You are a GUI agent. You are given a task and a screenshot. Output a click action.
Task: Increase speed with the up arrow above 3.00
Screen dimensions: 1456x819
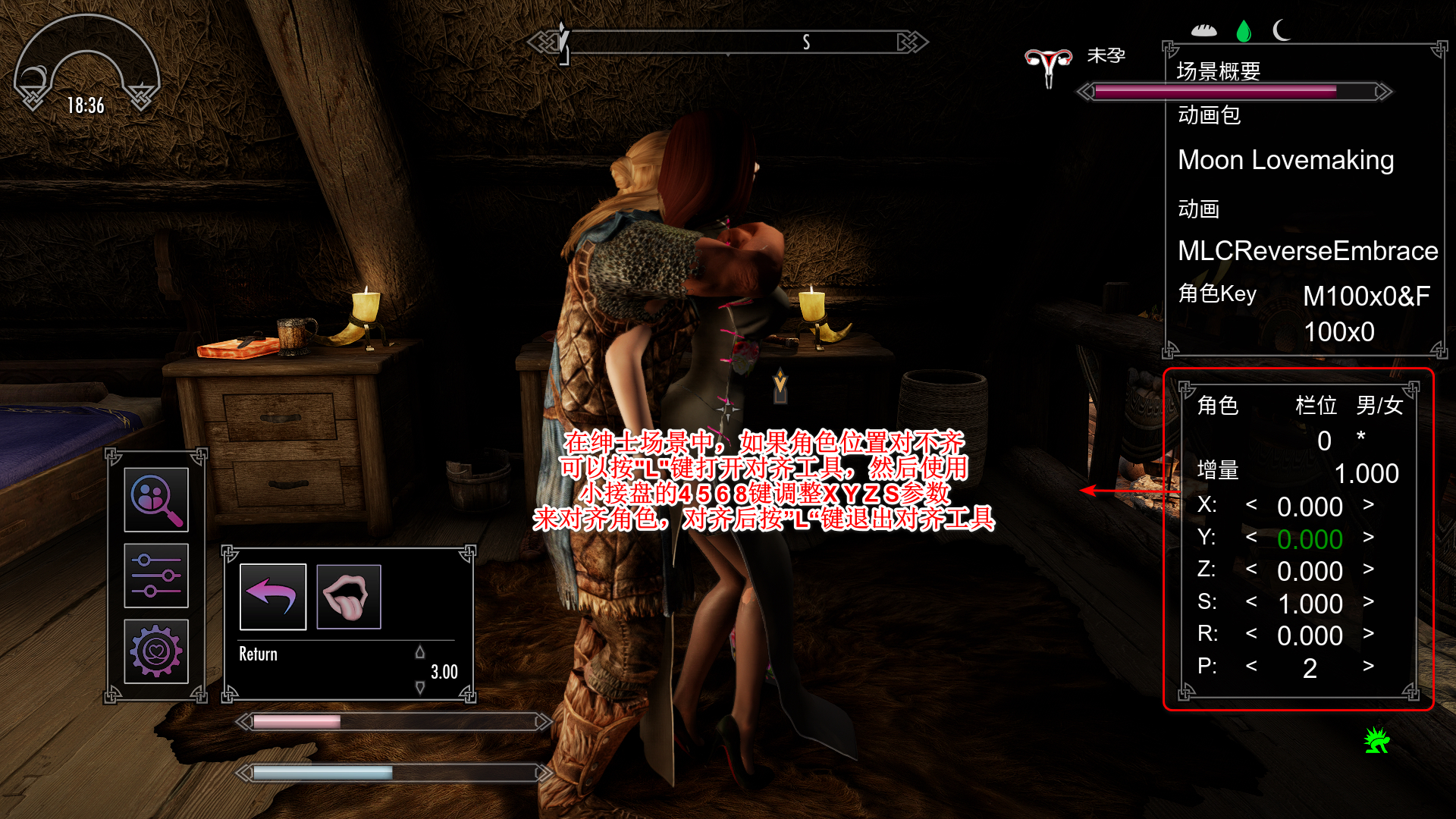(x=420, y=652)
